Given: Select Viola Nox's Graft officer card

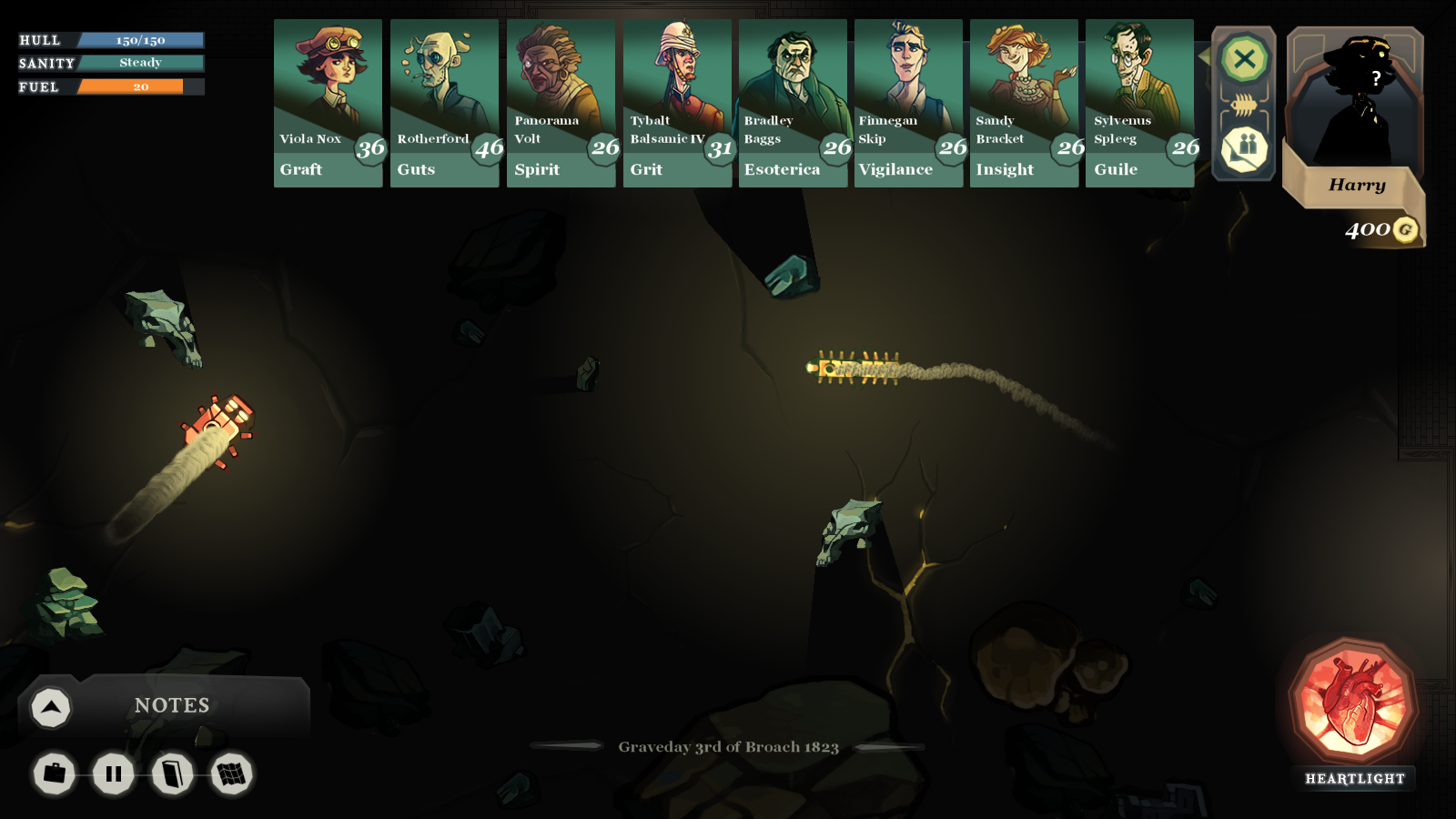Looking at the screenshot, I should point(328,103).
